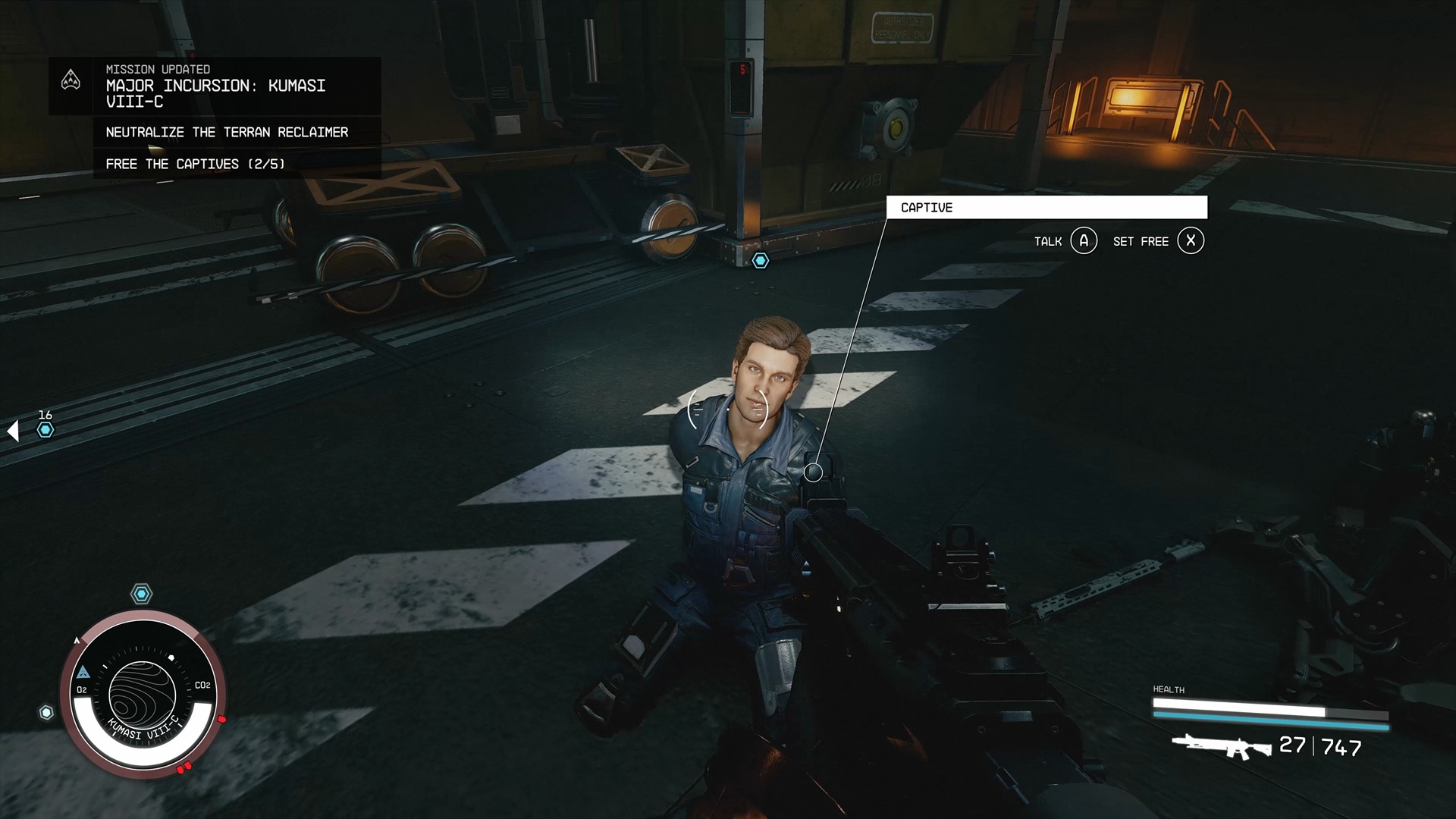This screenshot has height=819, width=1456.
Task: Click the objective marker showing distance 16
Action: [45, 430]
